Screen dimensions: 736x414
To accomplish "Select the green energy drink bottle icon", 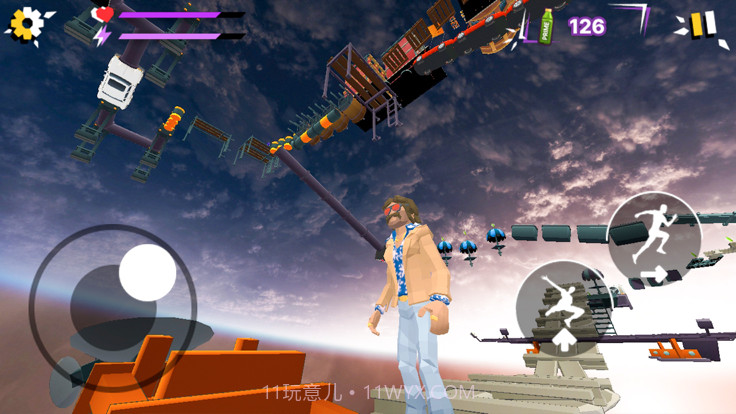I will click(547, 24).
